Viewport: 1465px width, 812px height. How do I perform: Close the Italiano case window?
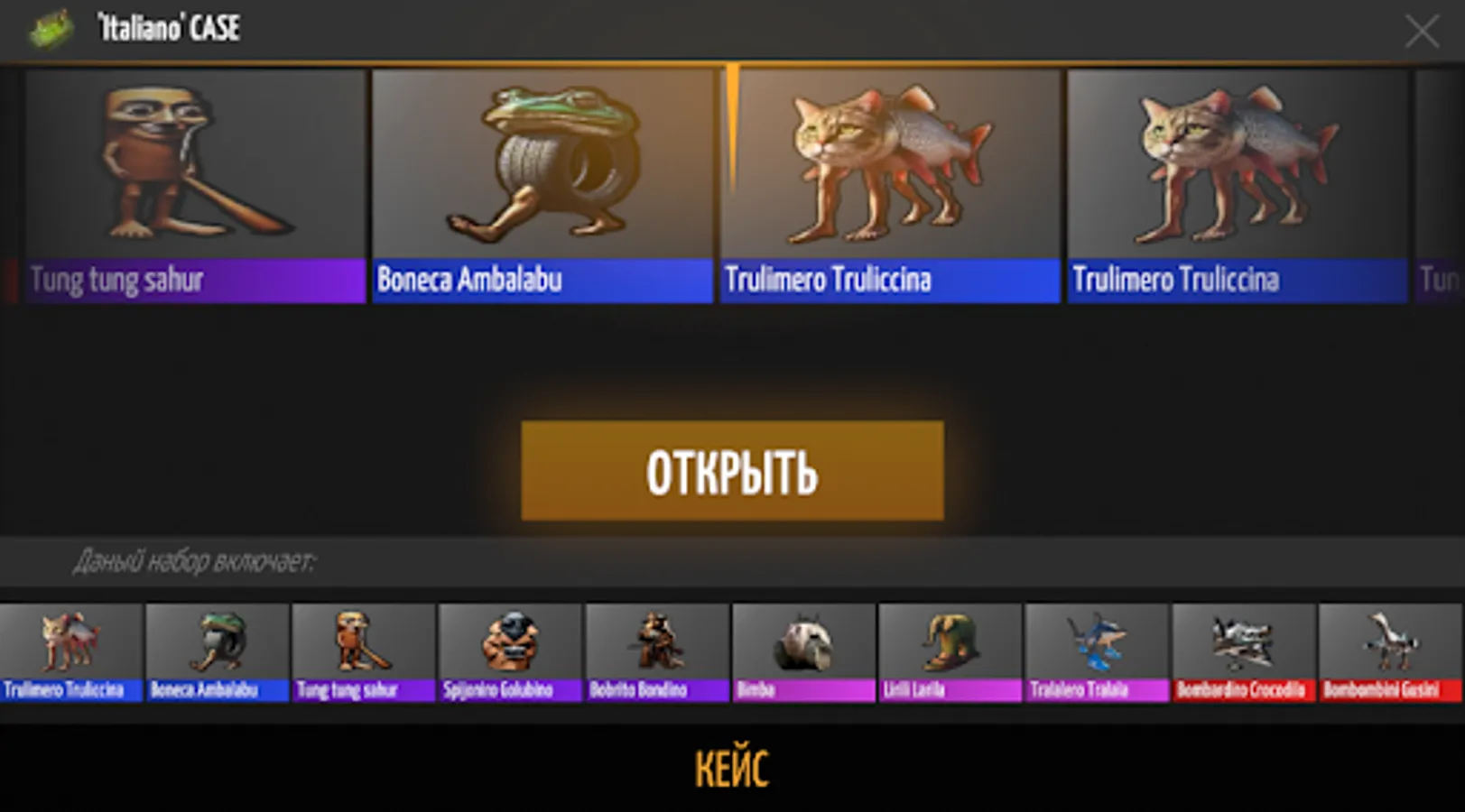point(1423,32)
